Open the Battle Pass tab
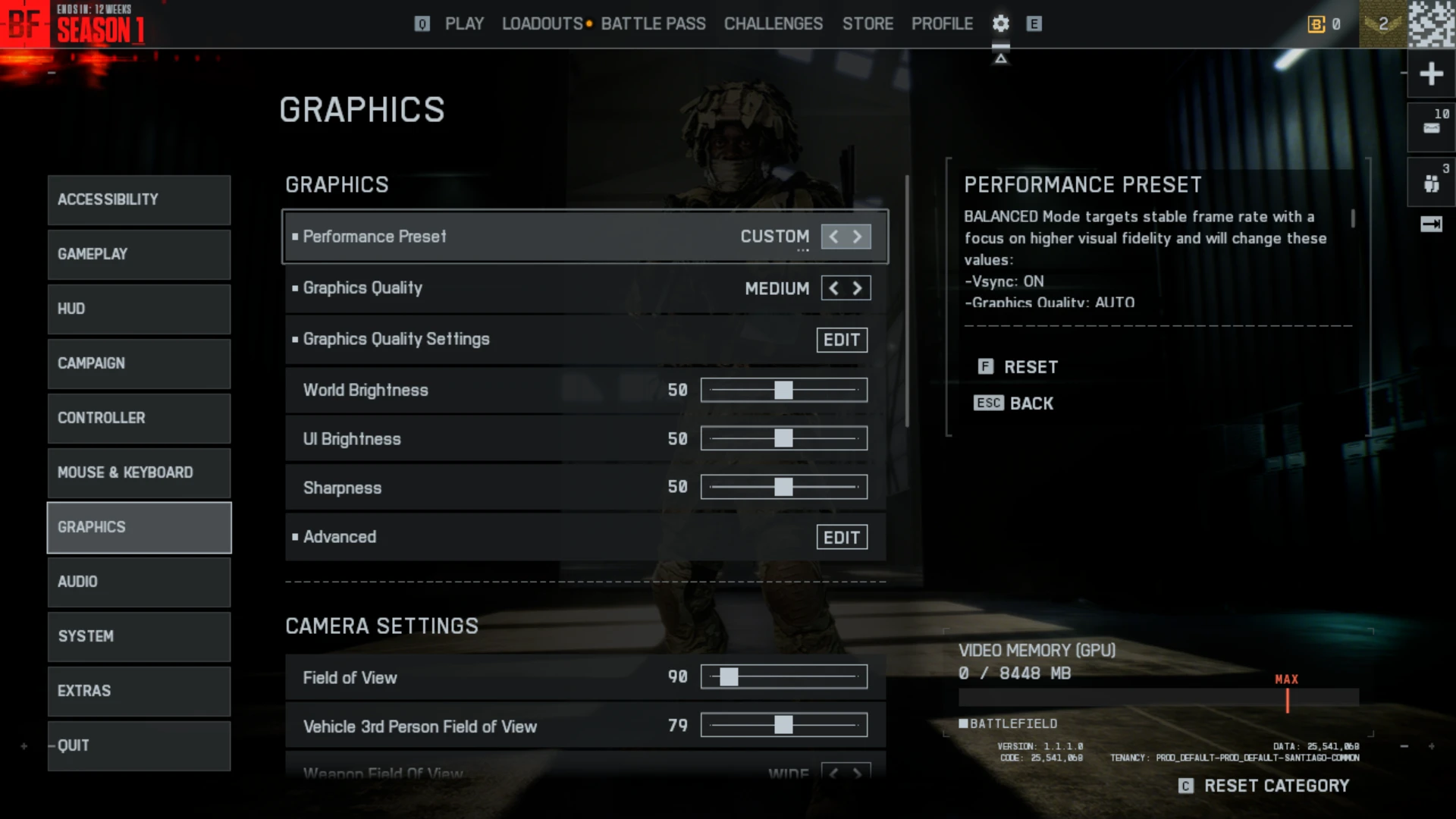This screenshot has height=819, width=1456. pyautogui.click(x=653, y=24)
